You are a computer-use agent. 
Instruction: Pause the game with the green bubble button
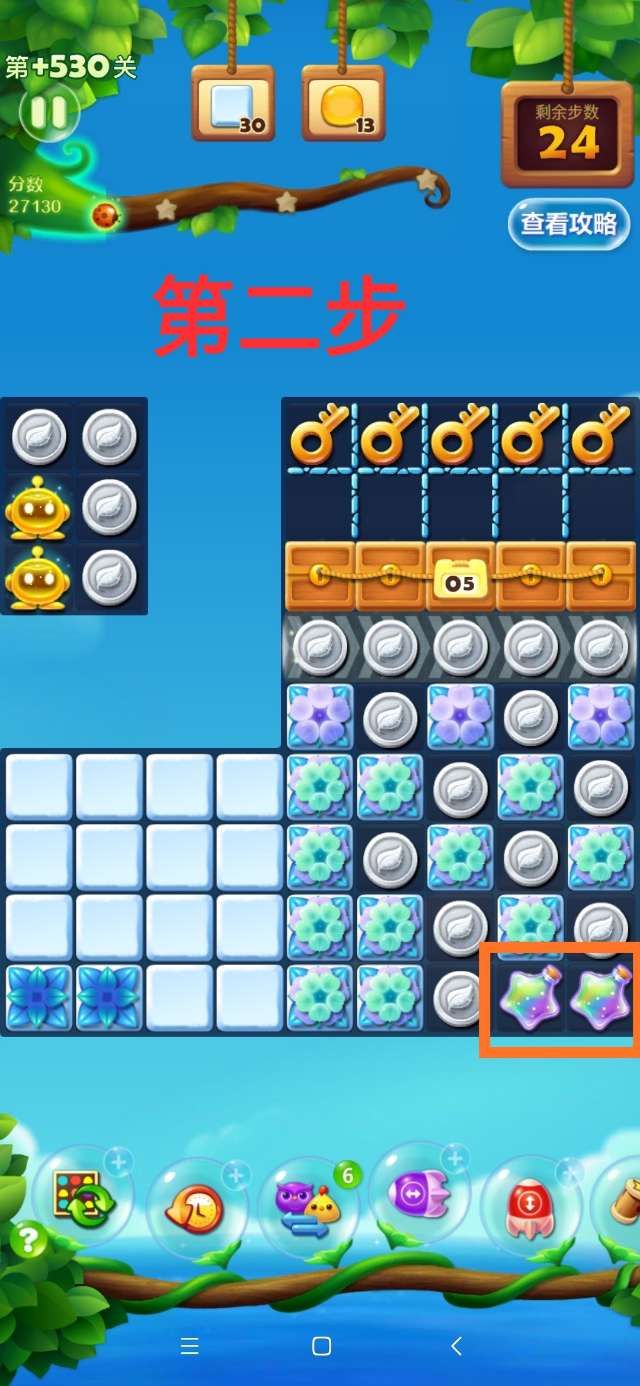pos(48,112)
